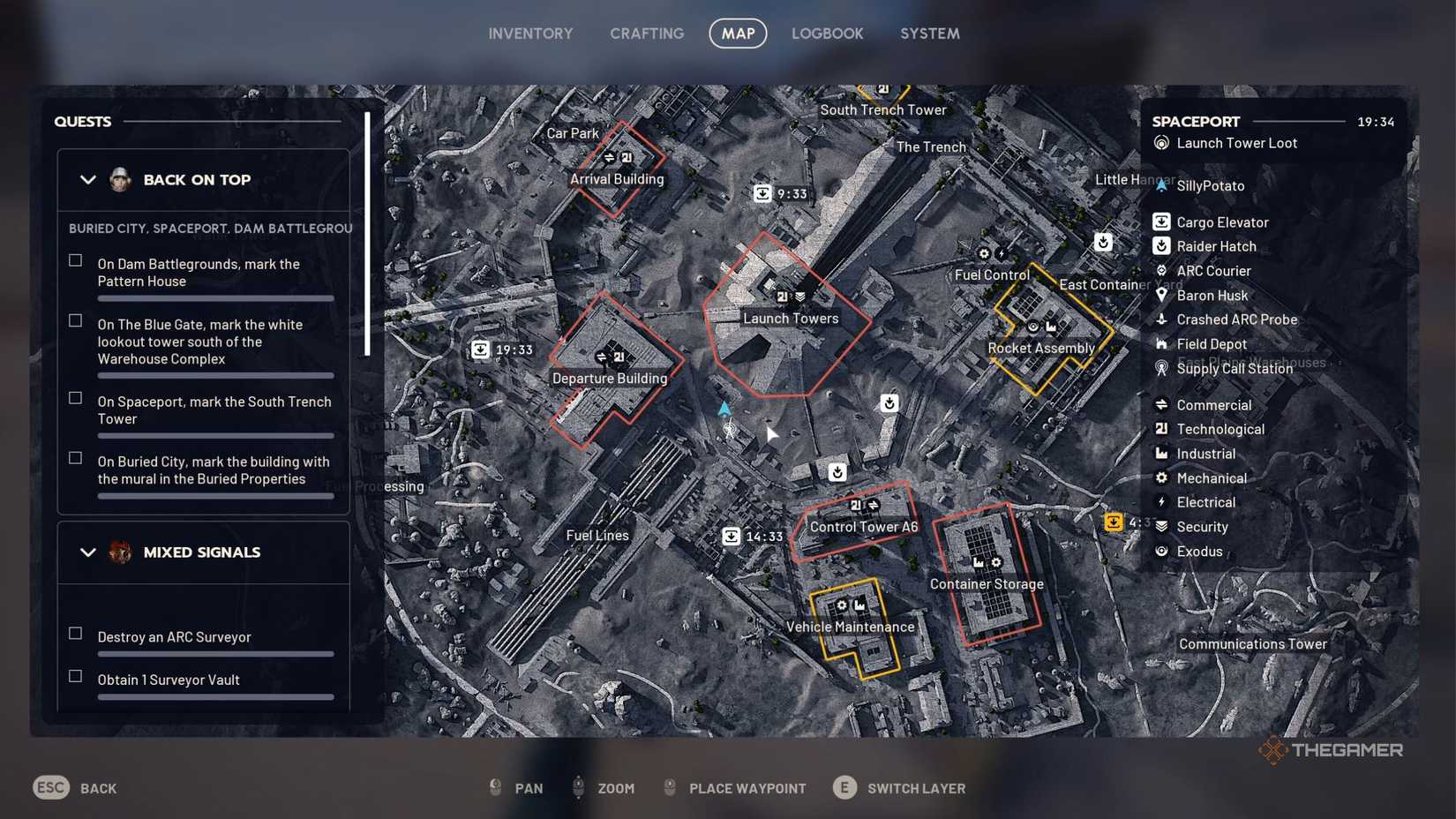Collapse the BACK ON TOP quest section
Image resolution: width=1456 pixels, height=819 pixels.
(x=88, y=179)
